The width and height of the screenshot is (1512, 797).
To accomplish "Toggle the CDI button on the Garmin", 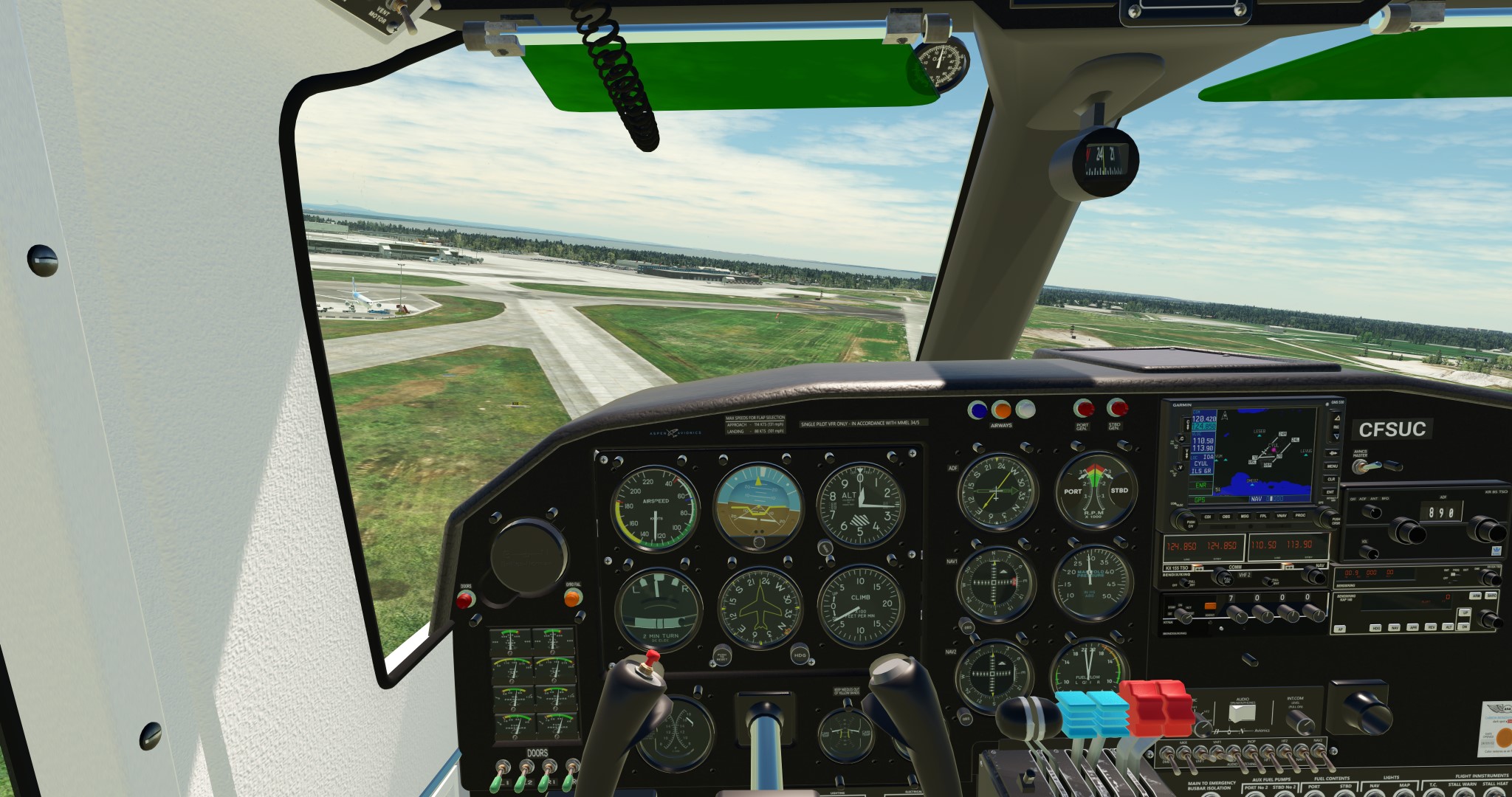I will [1208, 517].
